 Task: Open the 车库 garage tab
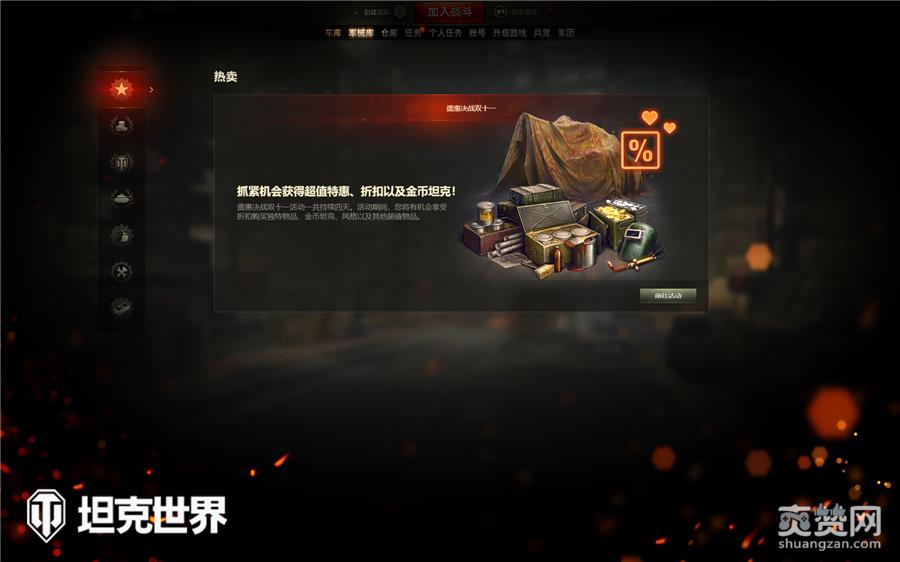[333, 33]
